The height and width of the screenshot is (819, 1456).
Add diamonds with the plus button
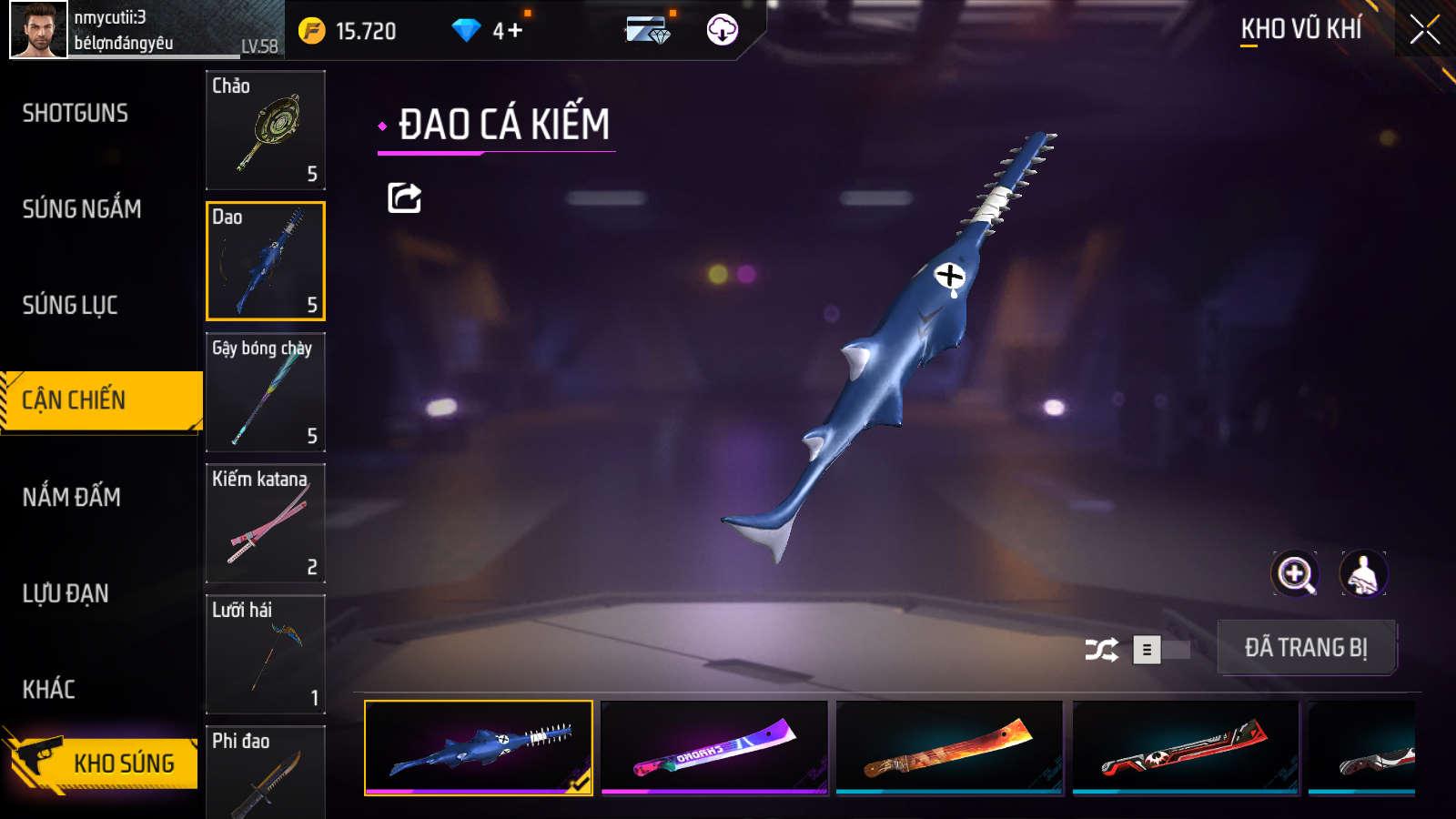515,31
